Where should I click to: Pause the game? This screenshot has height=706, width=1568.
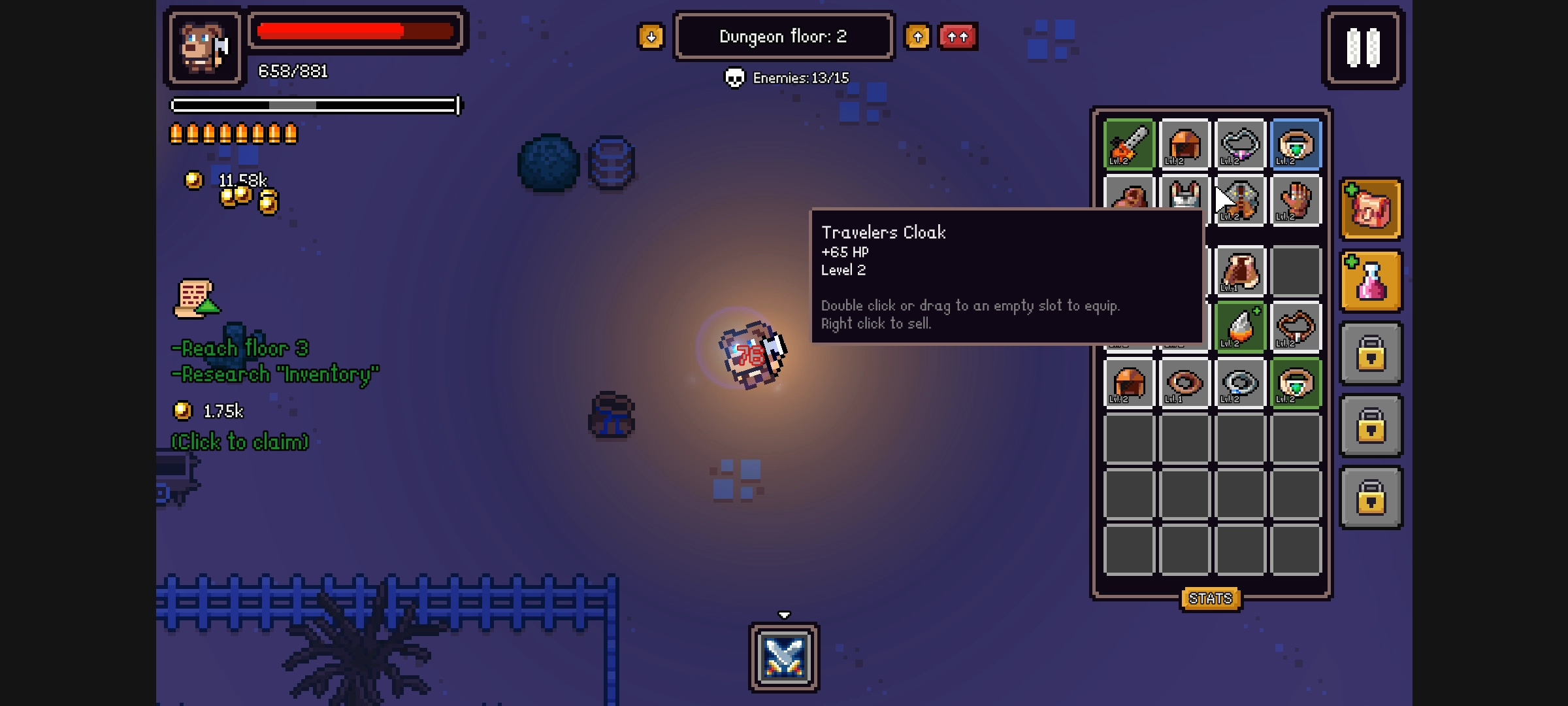[1363, 48]
